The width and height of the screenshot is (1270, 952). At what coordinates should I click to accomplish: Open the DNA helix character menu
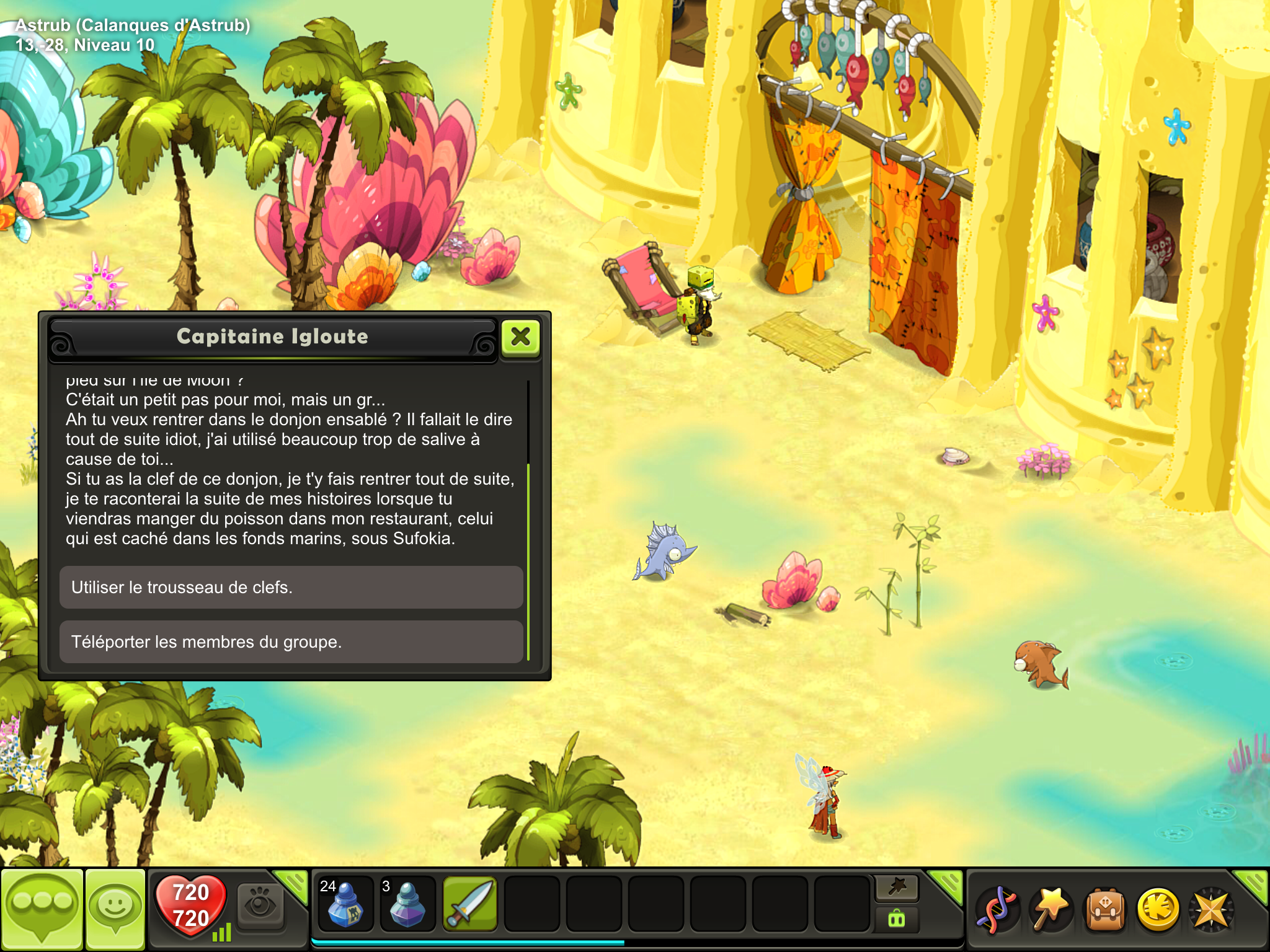(x=997, y=909)
